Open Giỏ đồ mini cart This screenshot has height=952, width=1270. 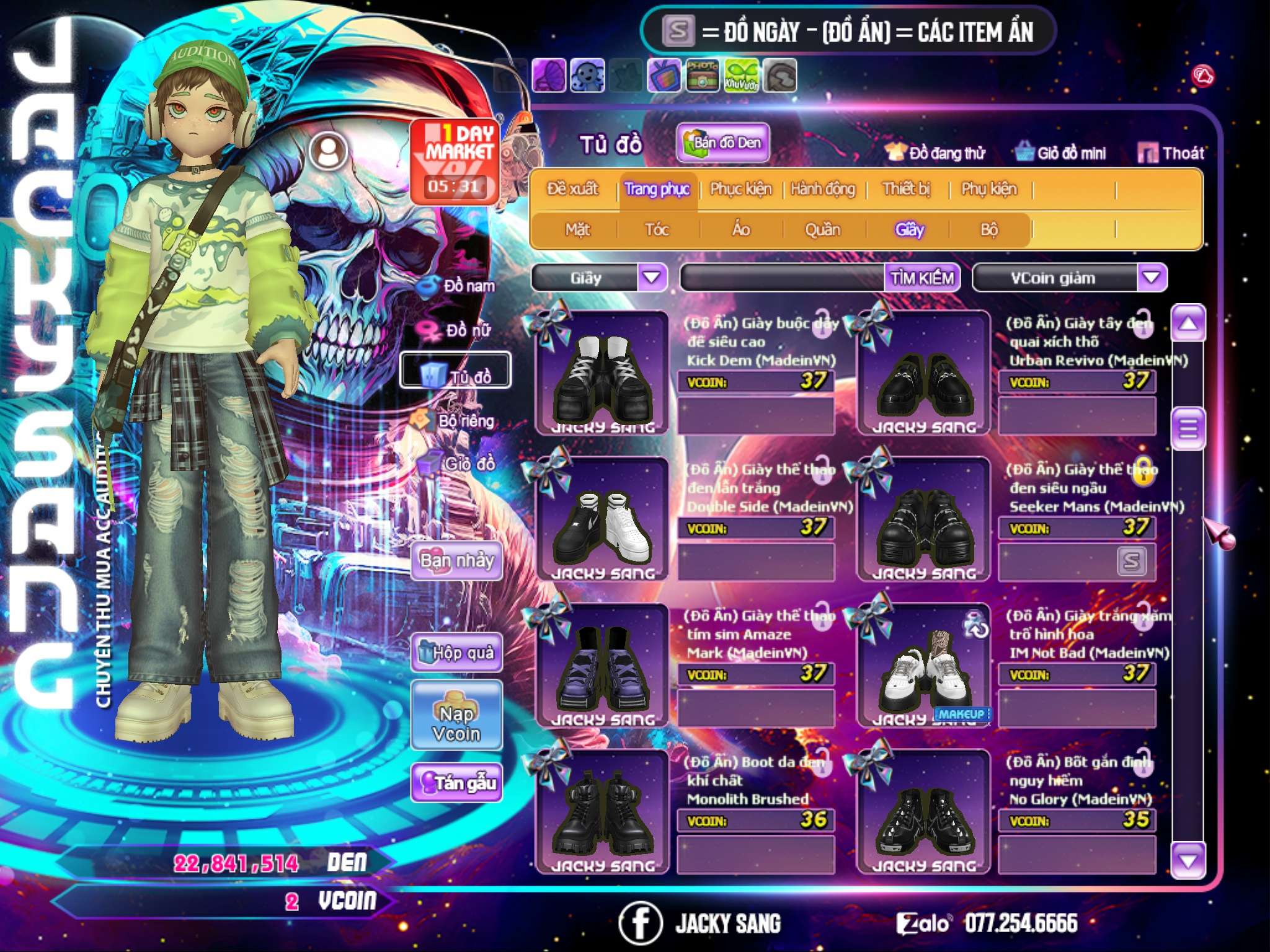pyautogui.click(x=1061, y=152)
